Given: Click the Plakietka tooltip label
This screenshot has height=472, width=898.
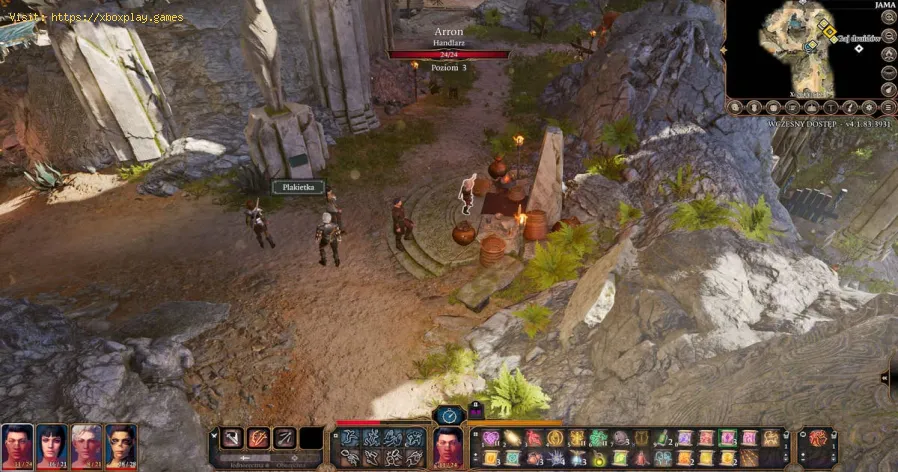Looking at the screenshot, I should [x=296, y=187].
